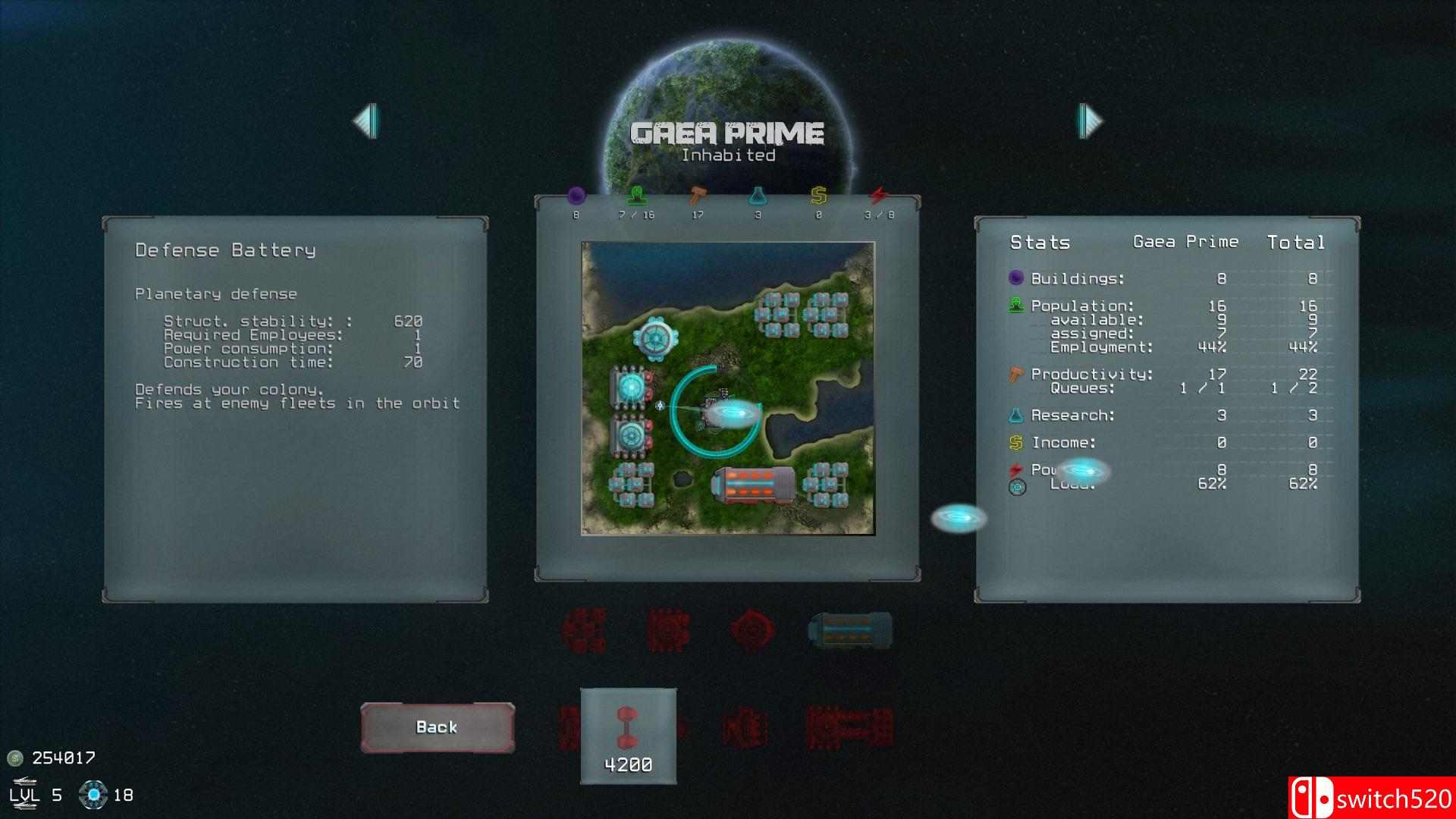Screen dimensions: 1456x819
Task: Click the Gaea Prime planet title
Action: pos(726,132)
